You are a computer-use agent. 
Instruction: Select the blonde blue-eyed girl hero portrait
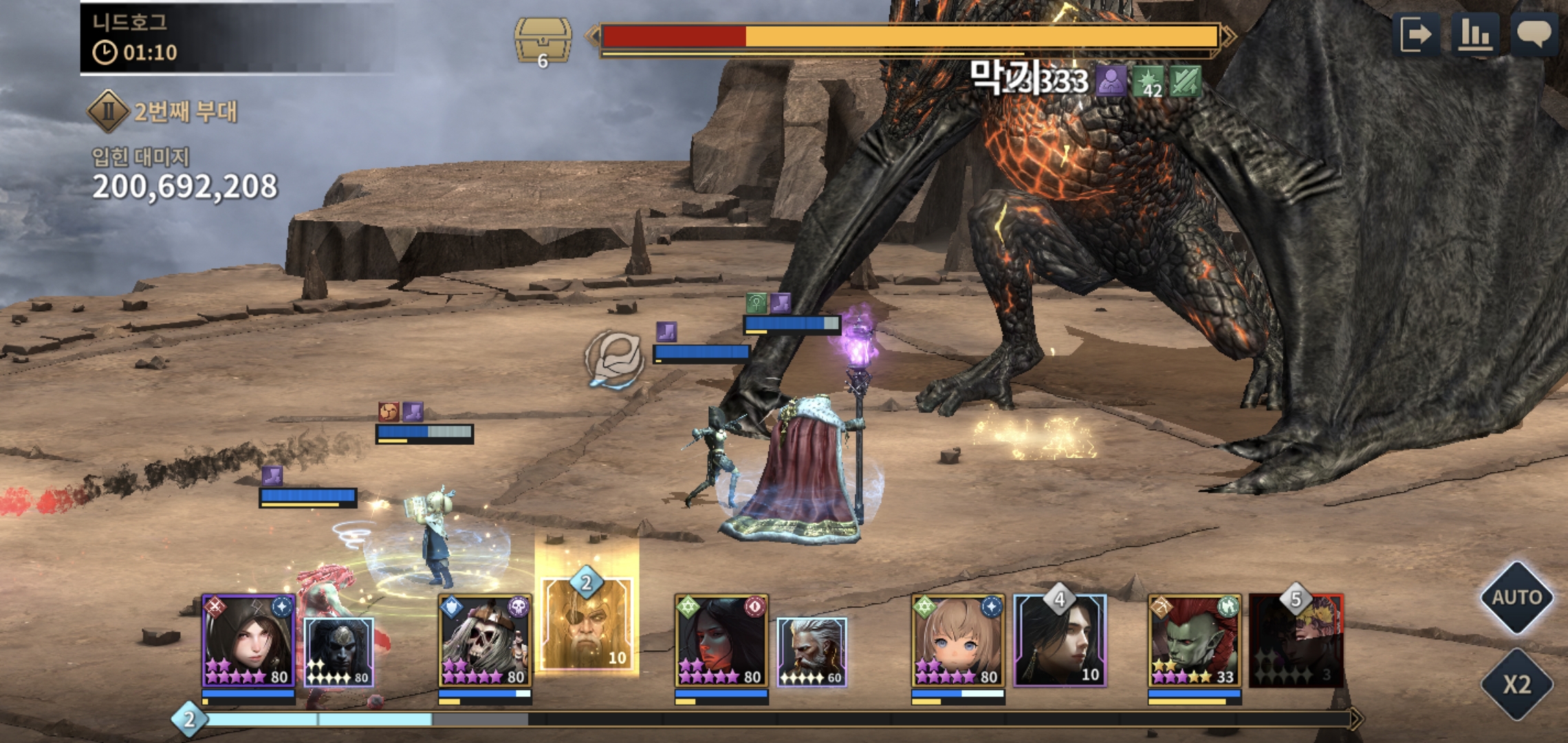958,641
